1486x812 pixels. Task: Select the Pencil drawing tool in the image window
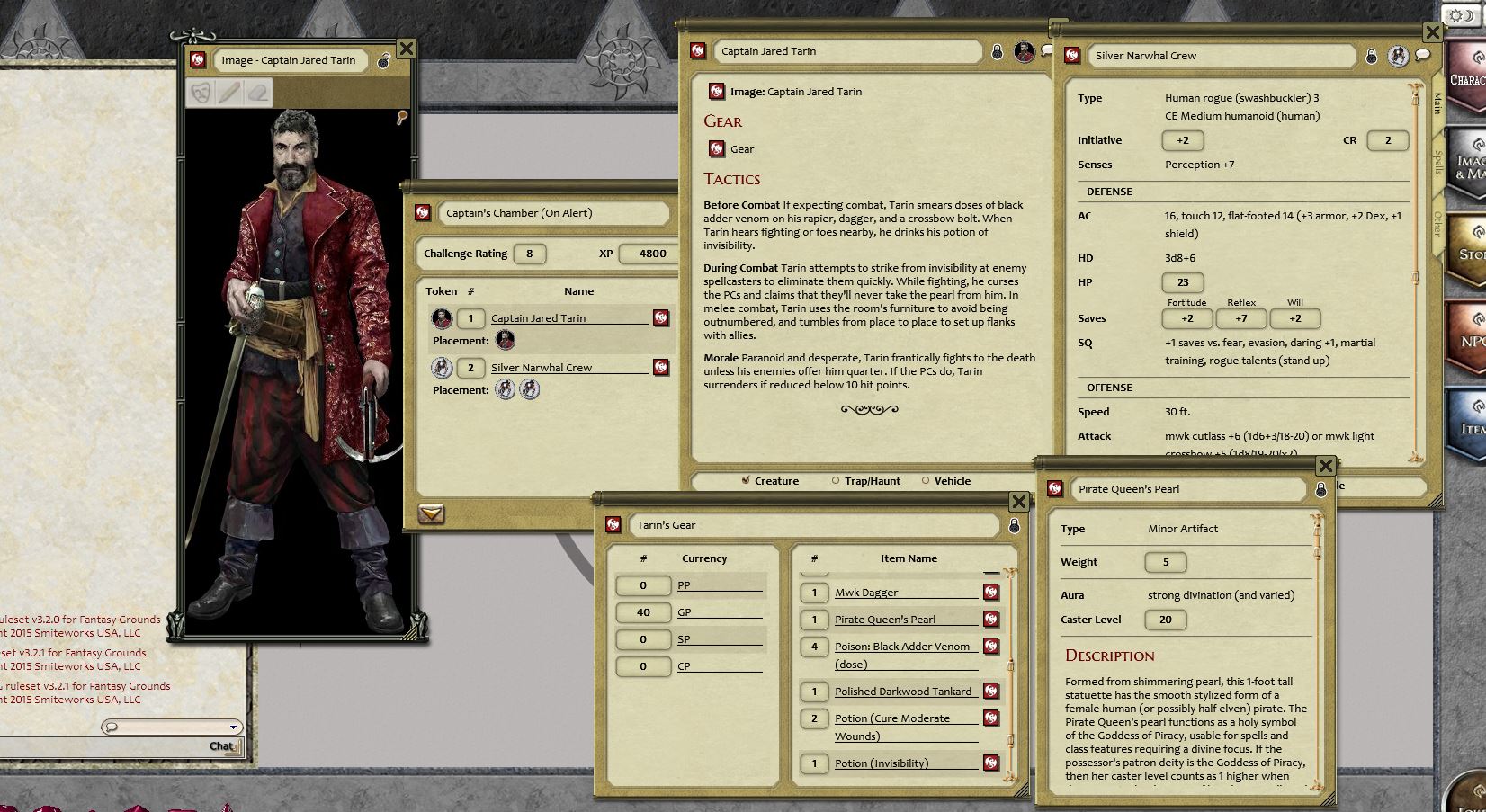pyautogui.click(x=228, y=93)
